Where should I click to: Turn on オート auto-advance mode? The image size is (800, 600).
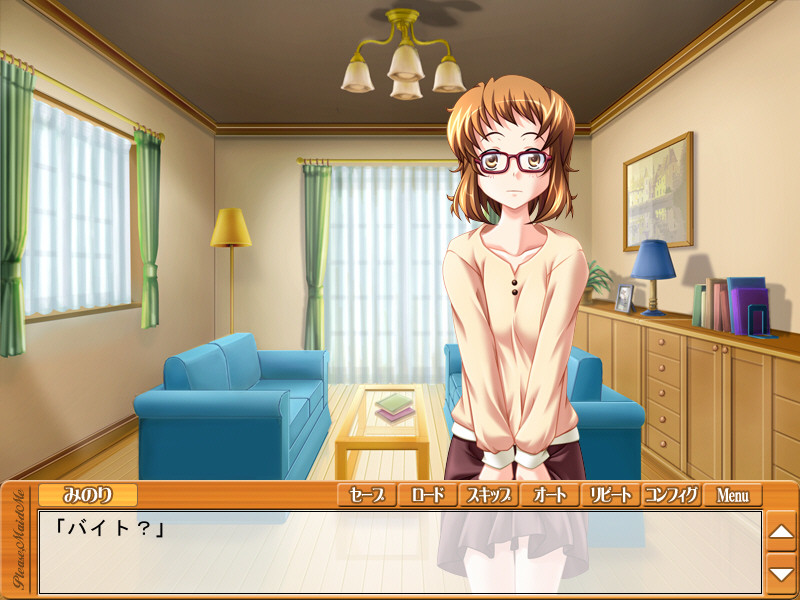pos(549,495)
